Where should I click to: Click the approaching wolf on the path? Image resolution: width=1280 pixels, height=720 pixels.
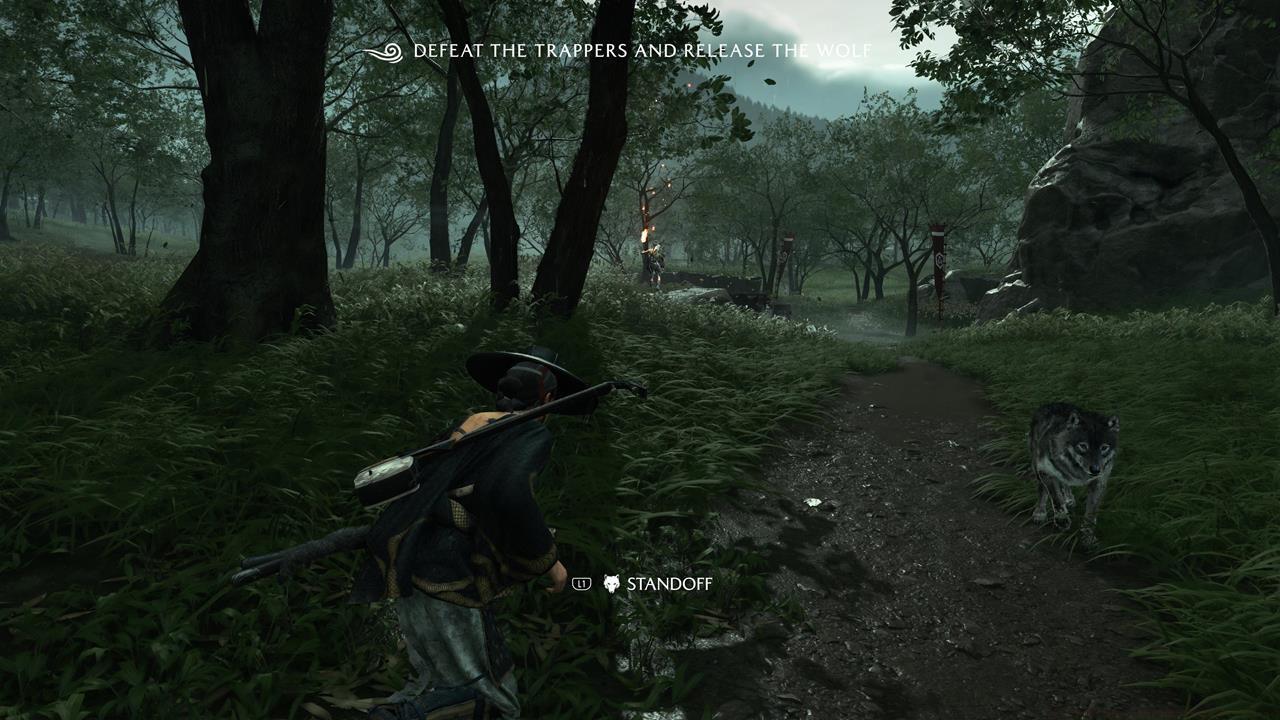tap(1075, 460)
